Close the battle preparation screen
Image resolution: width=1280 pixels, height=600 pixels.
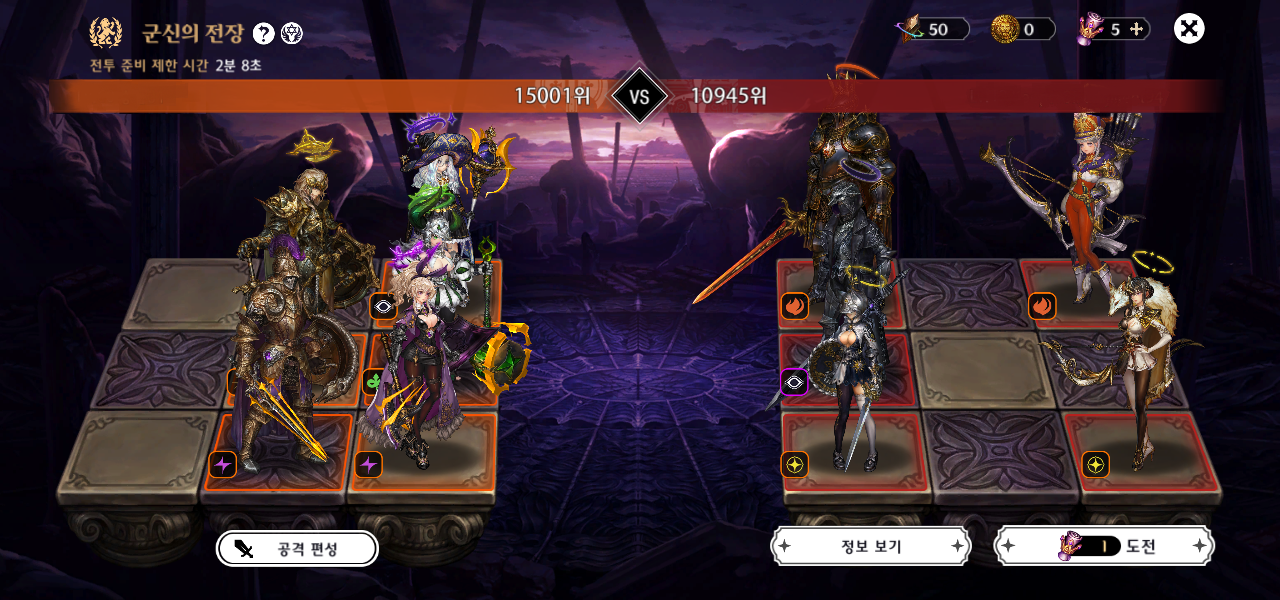pyautogui.click(x=1189, y=29)
